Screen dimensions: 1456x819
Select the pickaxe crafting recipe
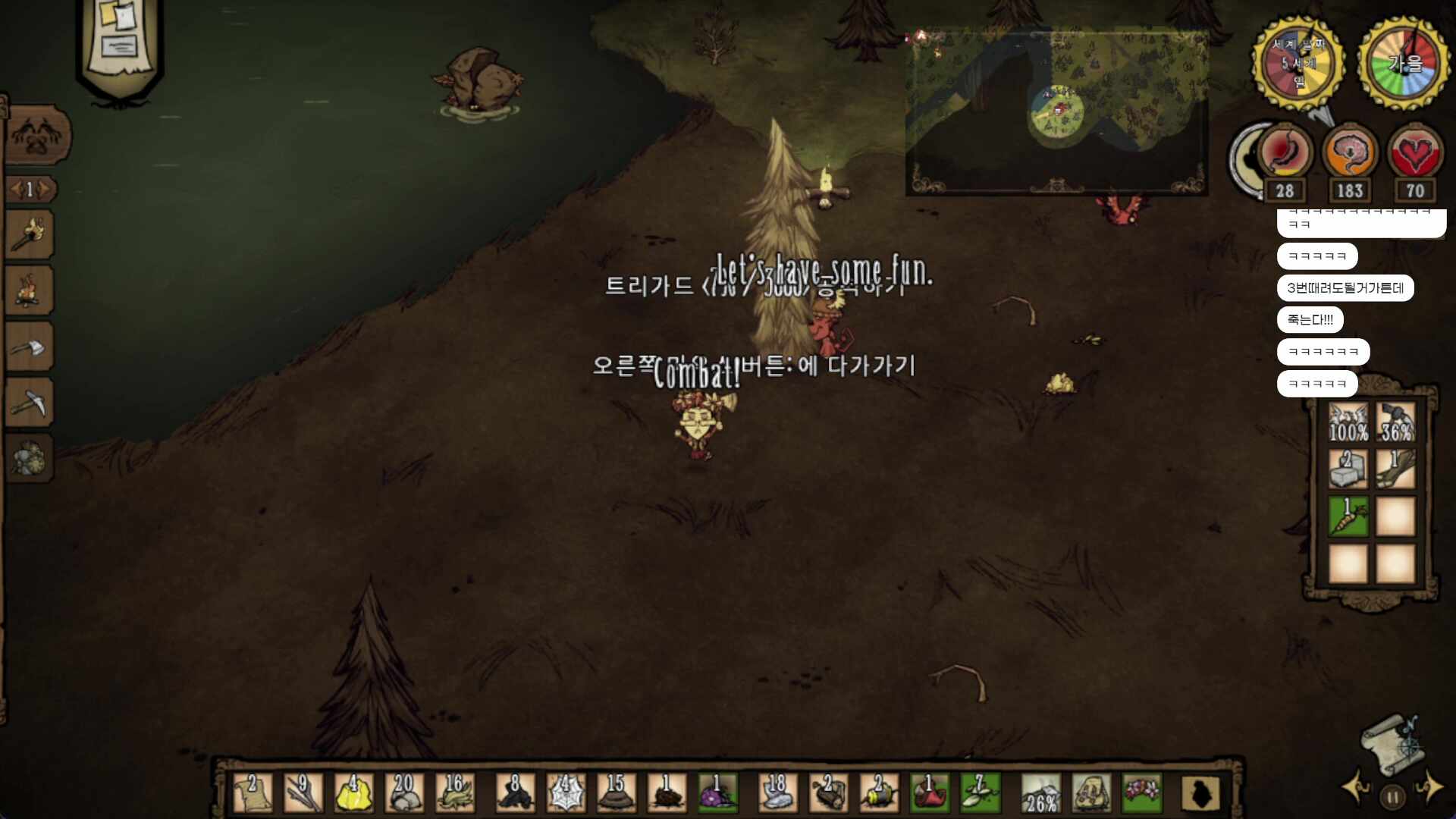pos(30,403)
